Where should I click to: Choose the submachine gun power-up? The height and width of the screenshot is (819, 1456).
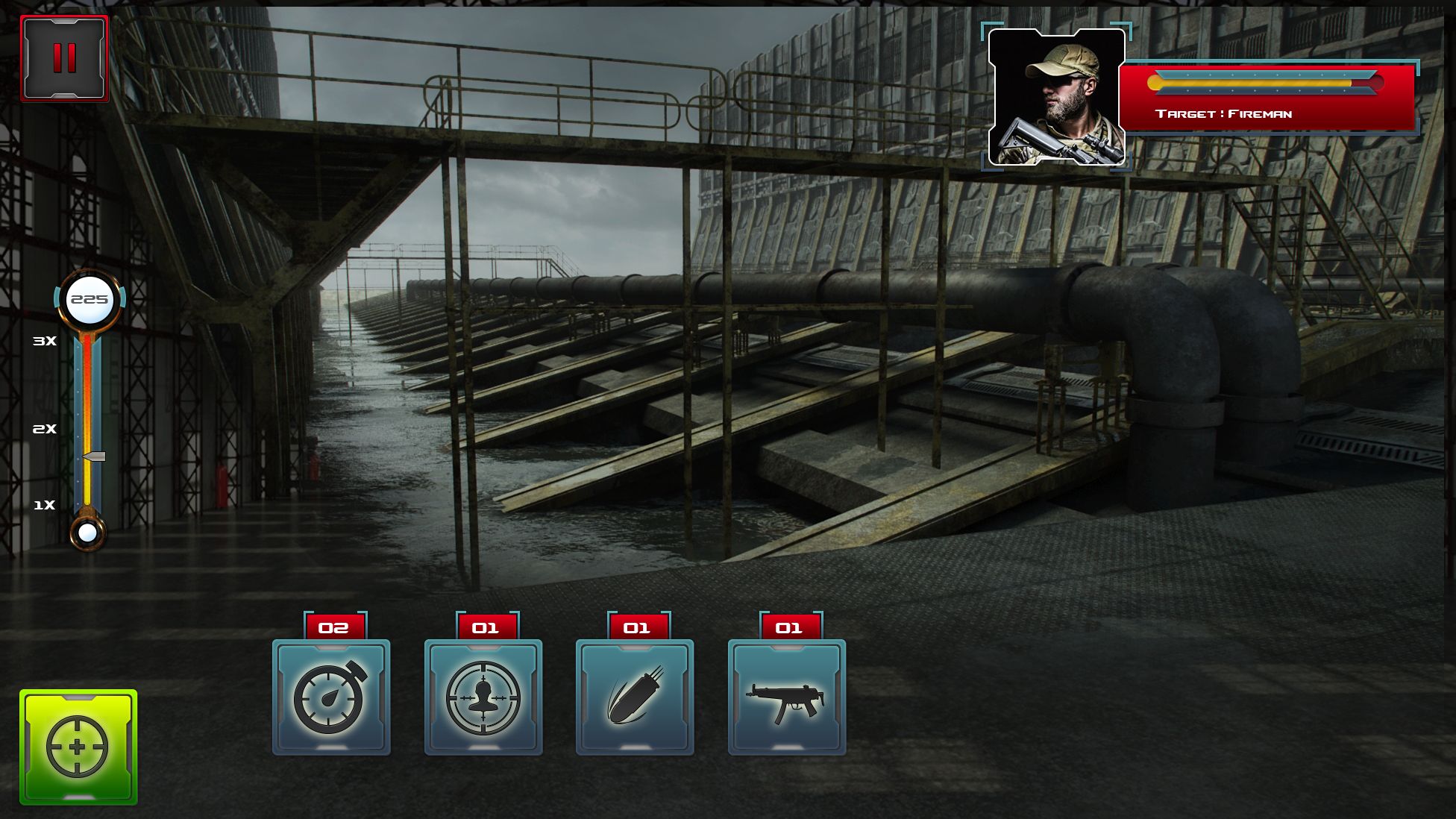click(787, 697)
